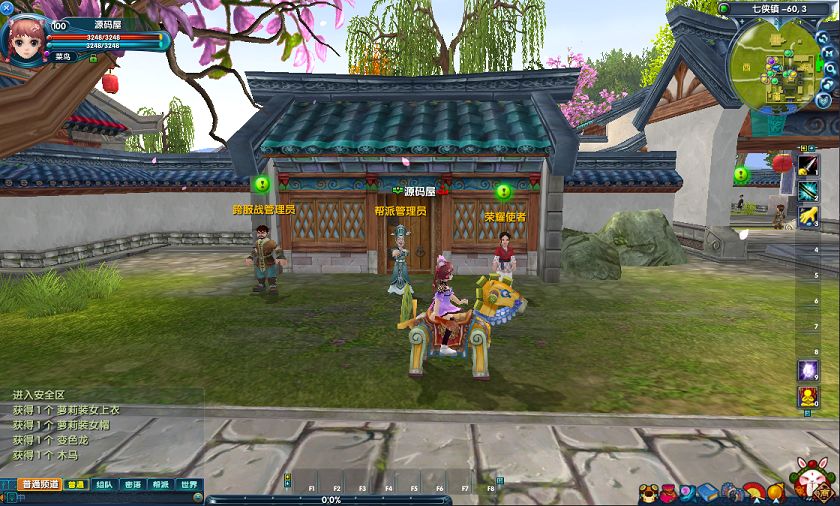Image resolution: width=840 pixels, height=506 pixels.
Task: Use the yellow bell item slot
Action: click(x=807, y=397)
